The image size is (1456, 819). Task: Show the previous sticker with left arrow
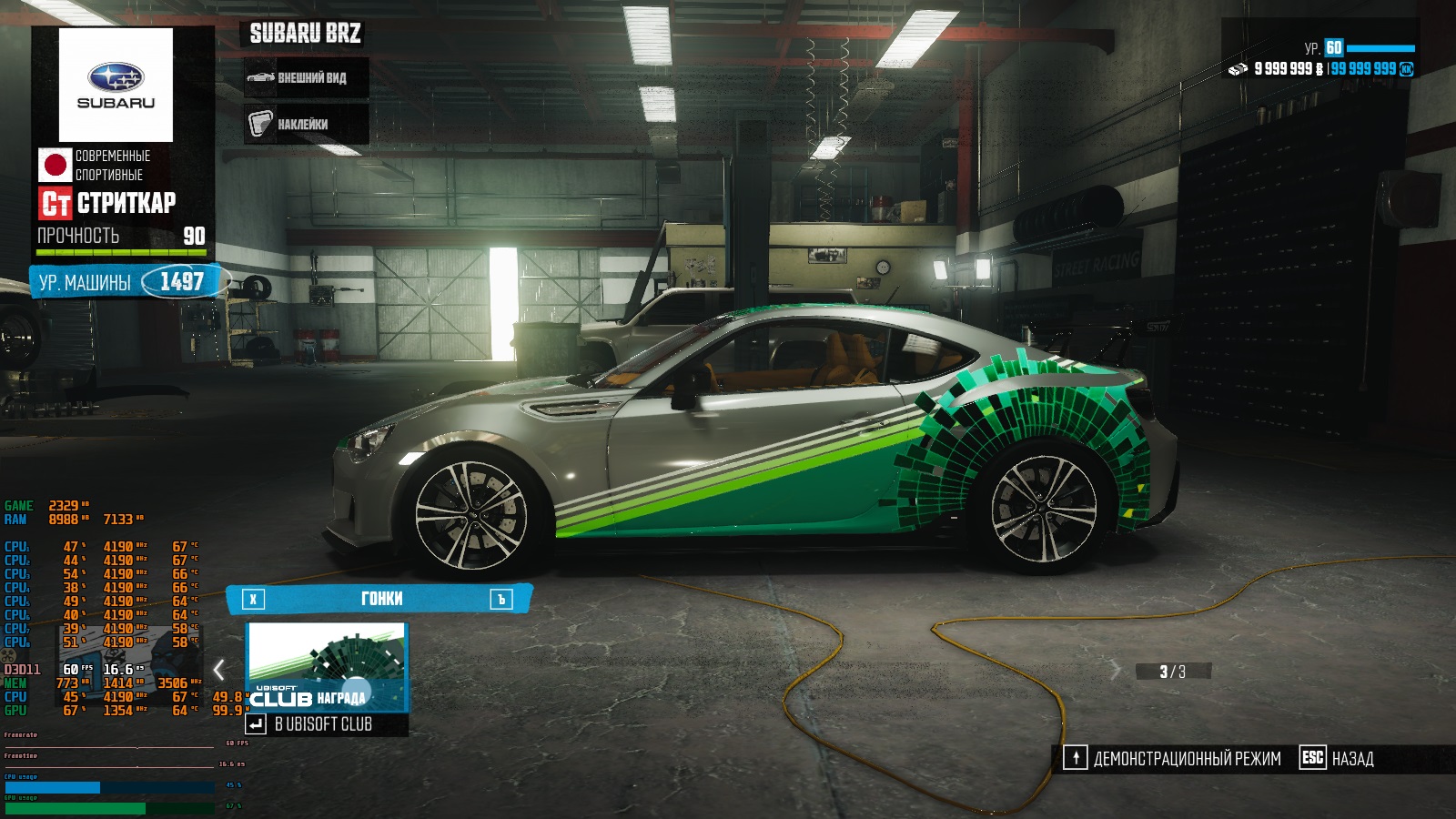pyautogui.click(x=219, y=671)
